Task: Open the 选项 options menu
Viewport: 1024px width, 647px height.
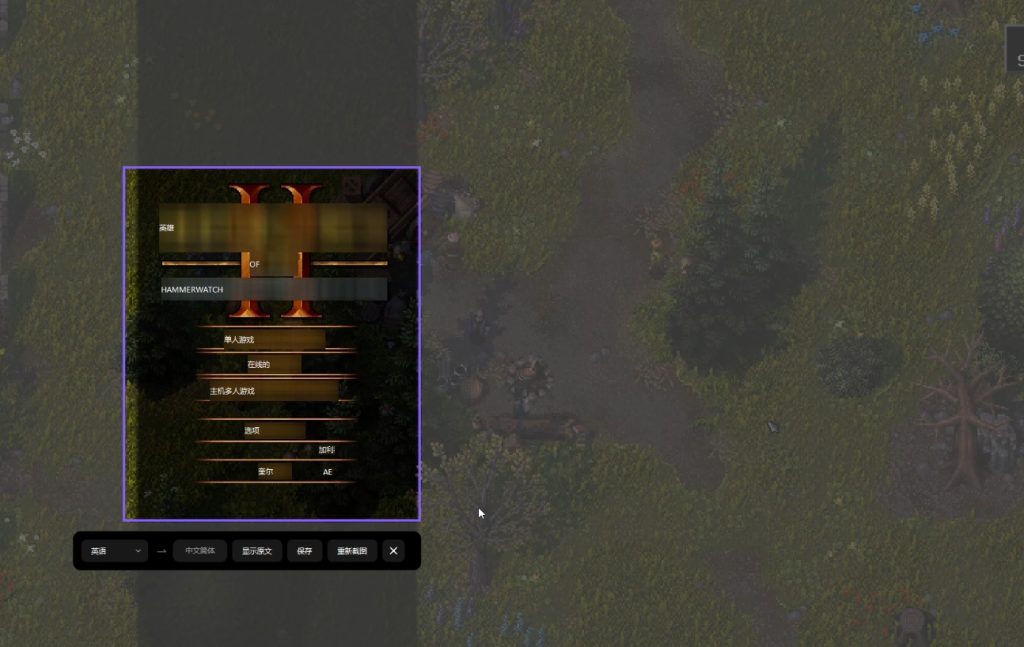Action: 253,431
